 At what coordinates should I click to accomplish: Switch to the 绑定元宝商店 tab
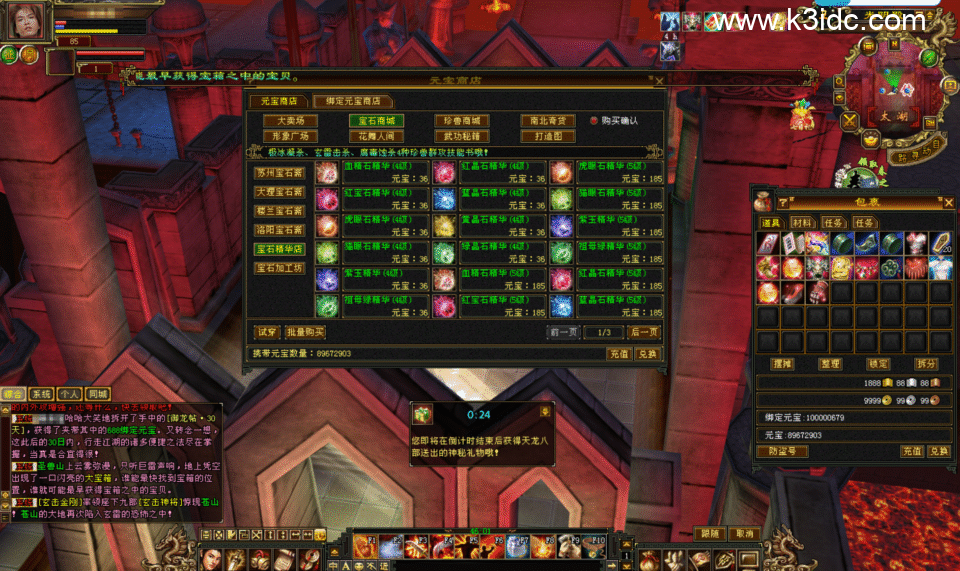pos(352,101)
